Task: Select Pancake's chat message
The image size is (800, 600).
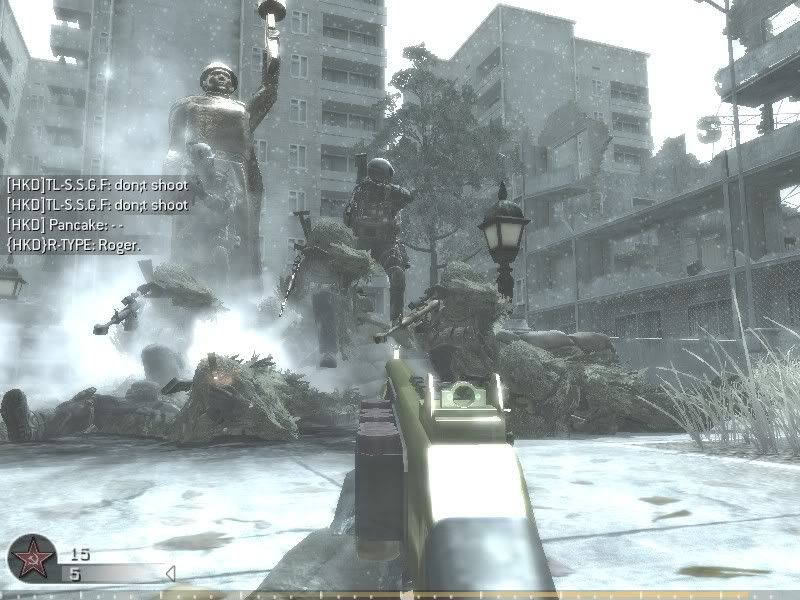Action: [x=64, y=225]
